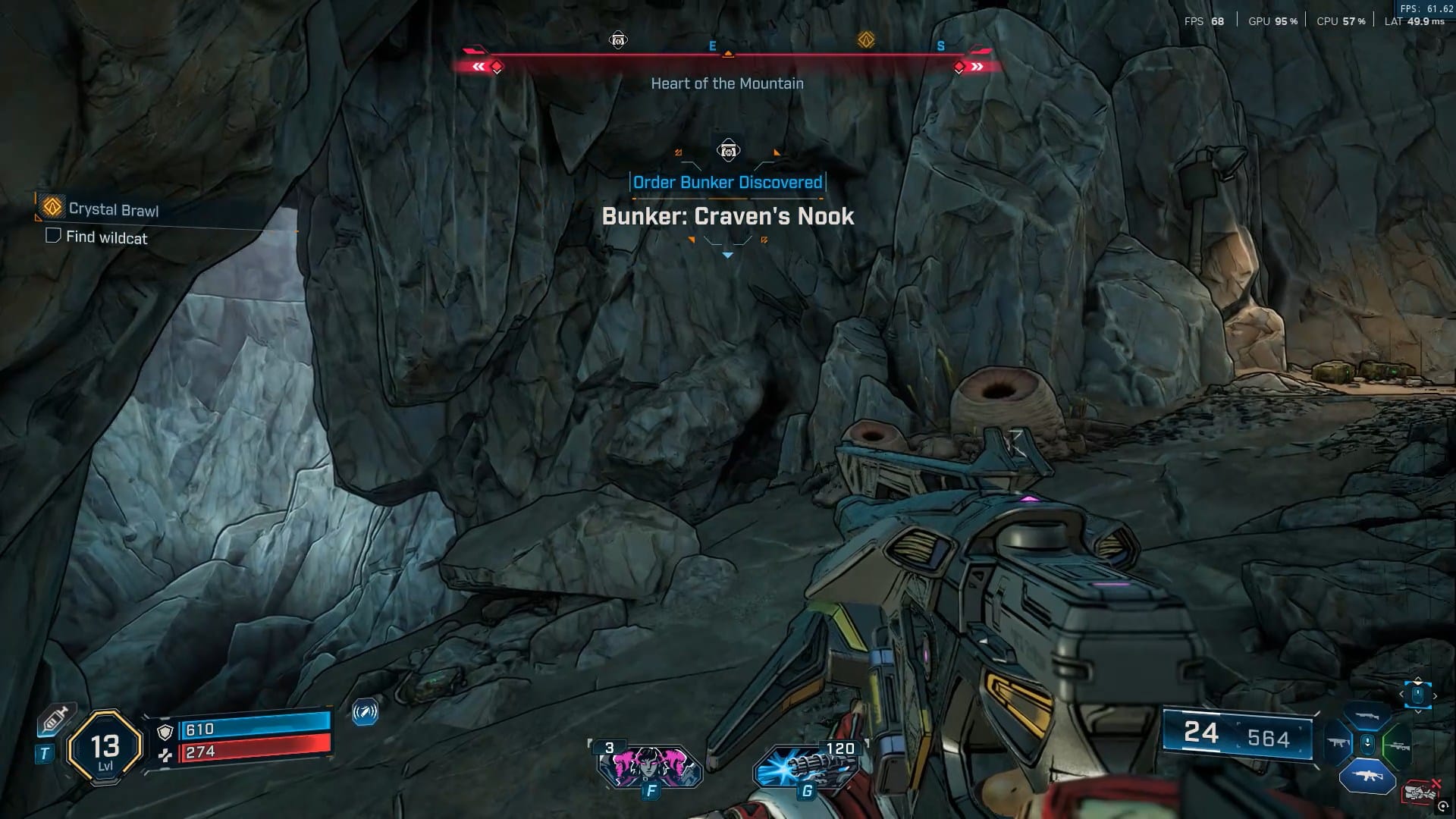Select the equipped assault rifle slot
This screenshot has height=819, width=1456.
point(1368,776)
